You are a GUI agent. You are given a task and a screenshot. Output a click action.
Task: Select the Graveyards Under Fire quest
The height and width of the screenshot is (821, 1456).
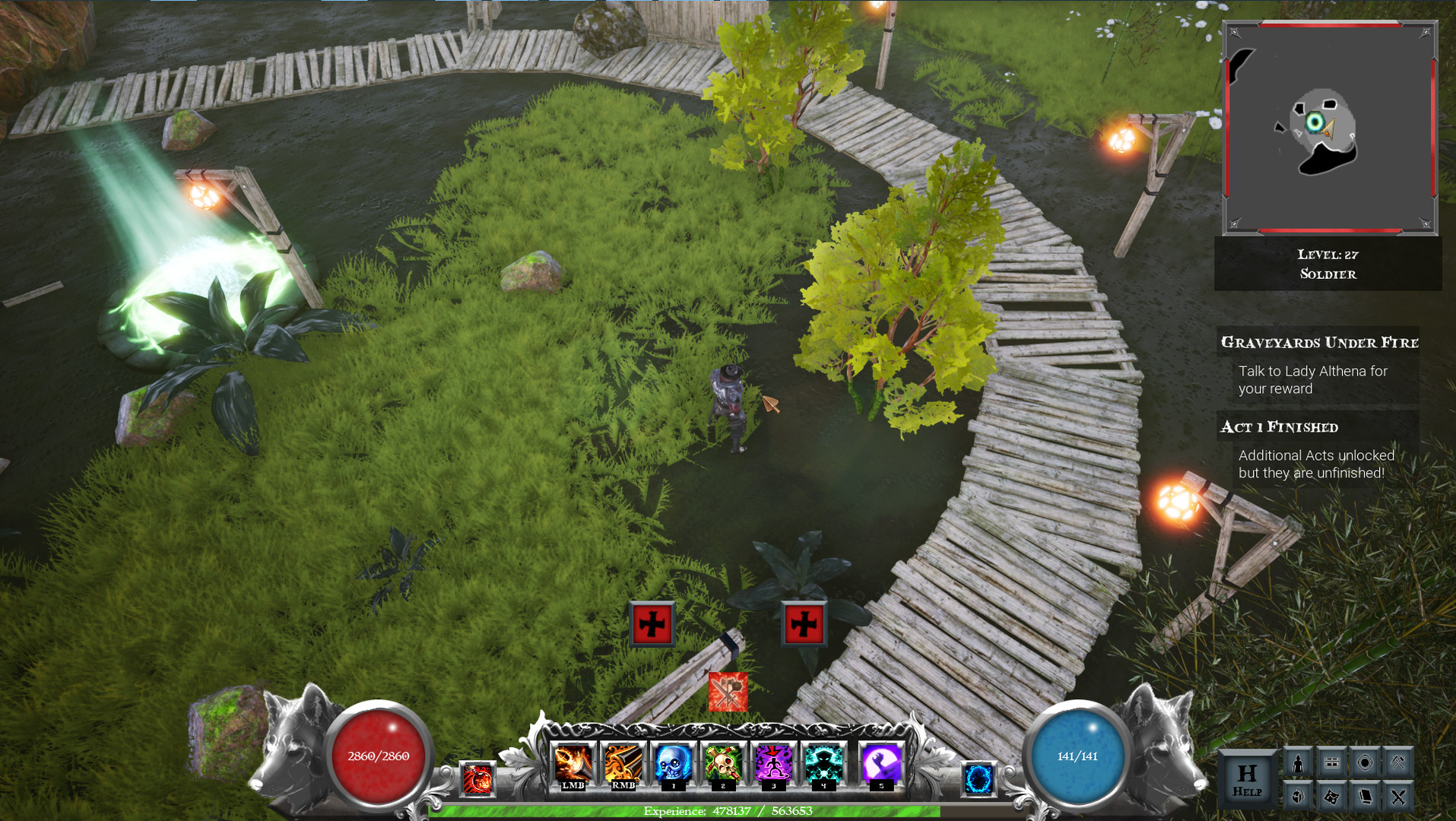click(1319, 343)
